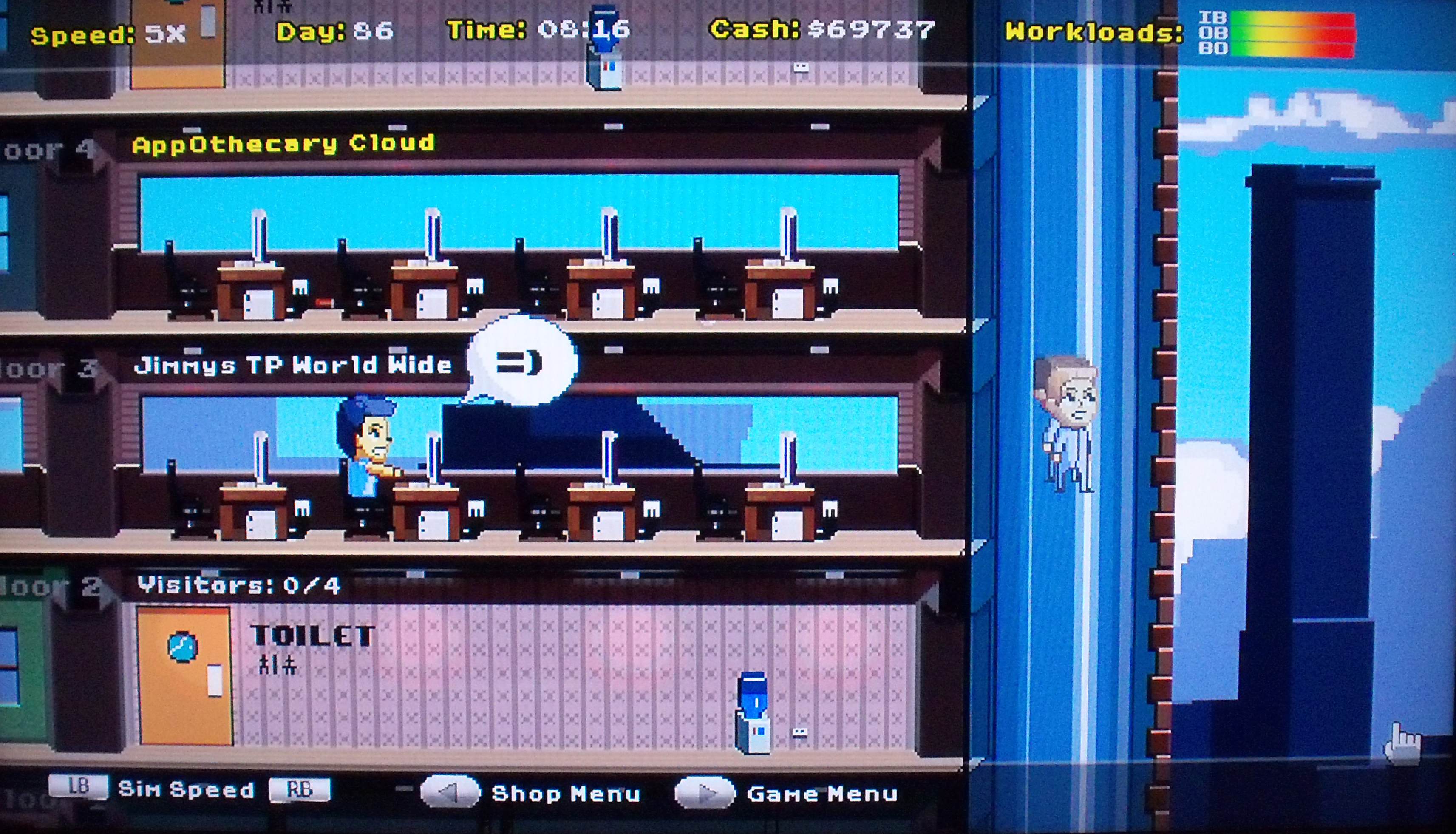Select the AppOthecary Cloud office label
Image resolution: width=1456 pixels, height=834 pixels.
tap(283, 144)
